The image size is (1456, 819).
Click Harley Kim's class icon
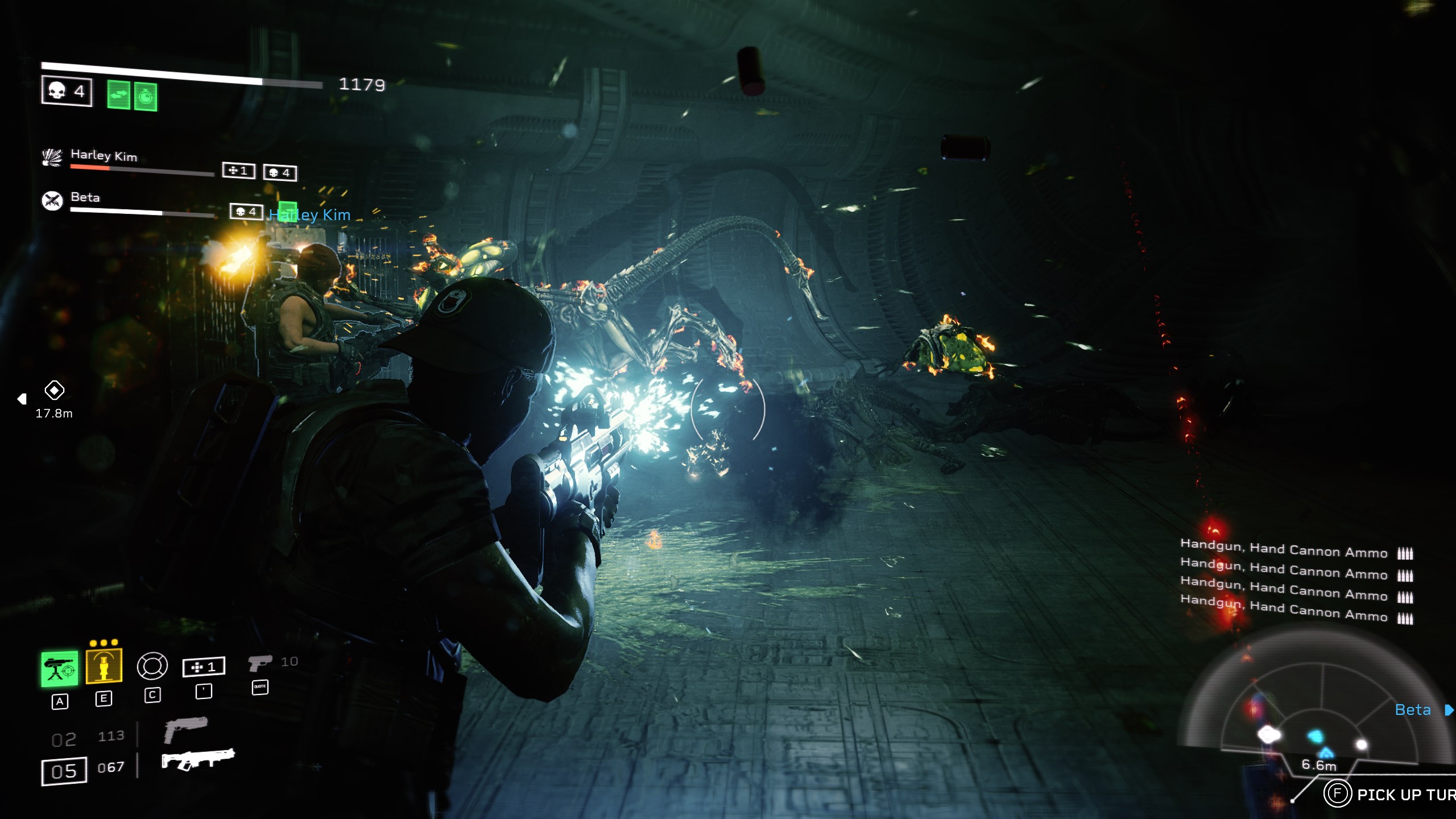click(x=52, y=157)
